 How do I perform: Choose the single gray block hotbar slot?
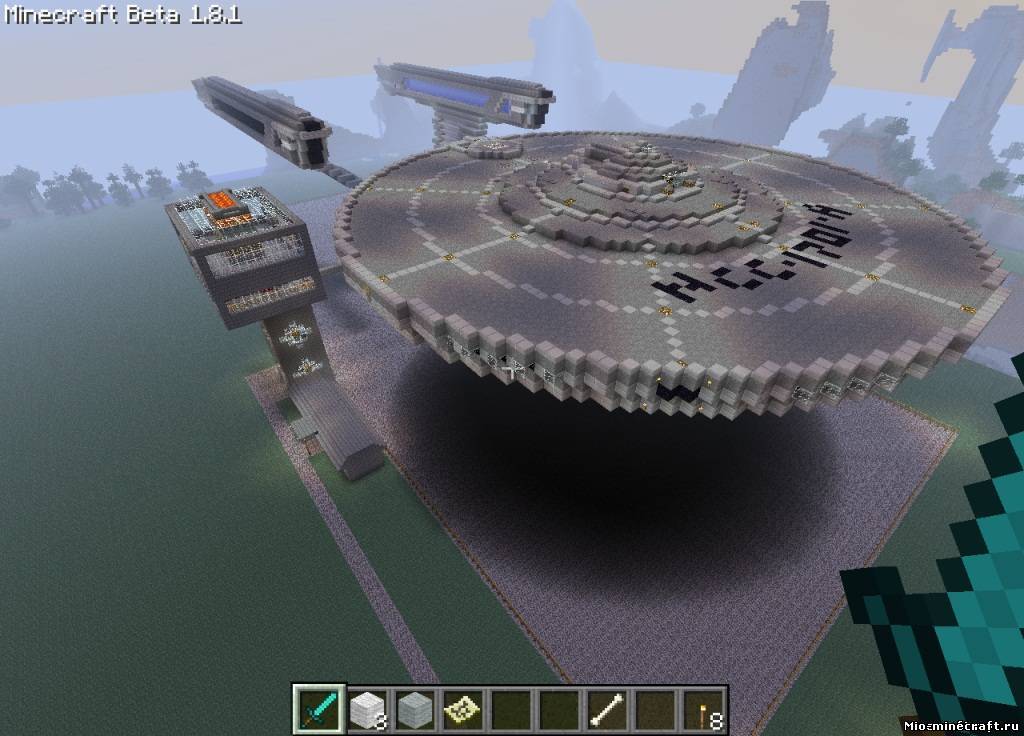point(415,710)
